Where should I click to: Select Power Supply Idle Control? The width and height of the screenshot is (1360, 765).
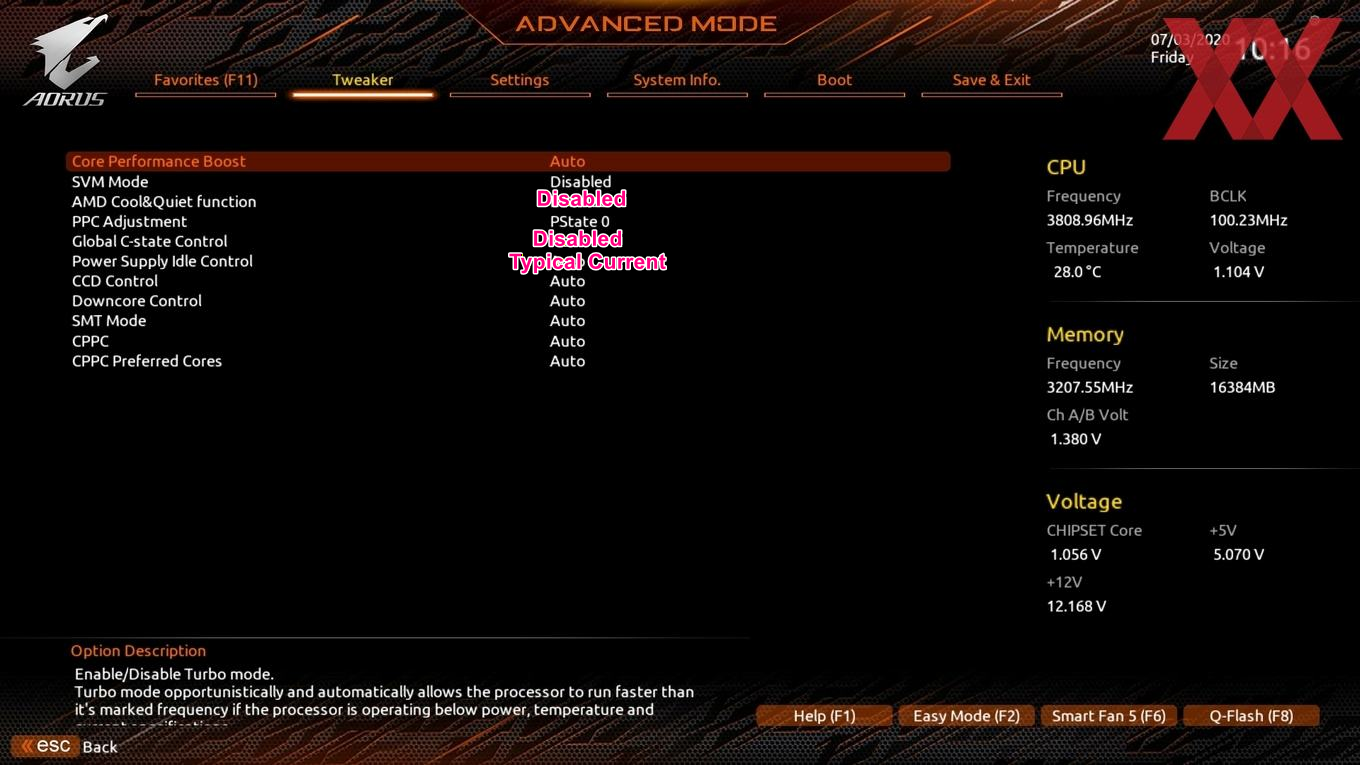(162, 261)
